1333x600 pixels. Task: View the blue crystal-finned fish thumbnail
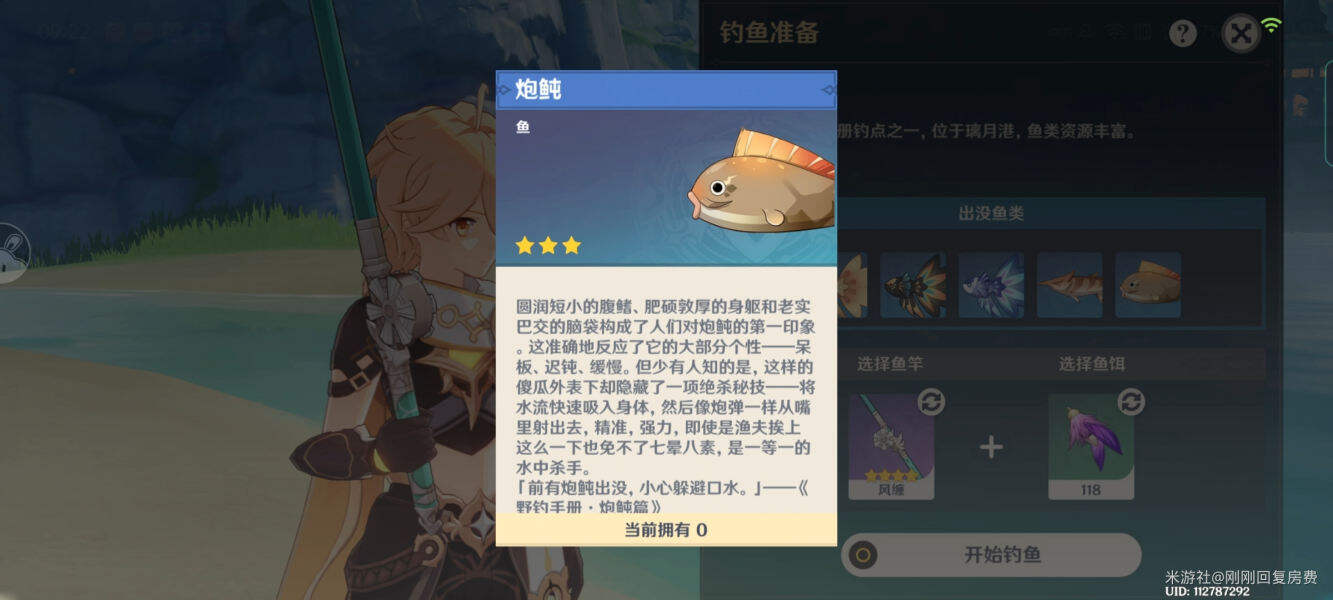click(991, 285)
